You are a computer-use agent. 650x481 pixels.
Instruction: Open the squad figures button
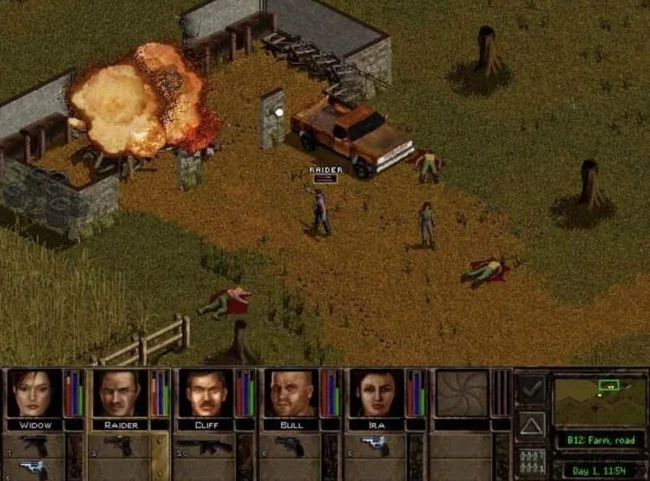click(531, 461)
